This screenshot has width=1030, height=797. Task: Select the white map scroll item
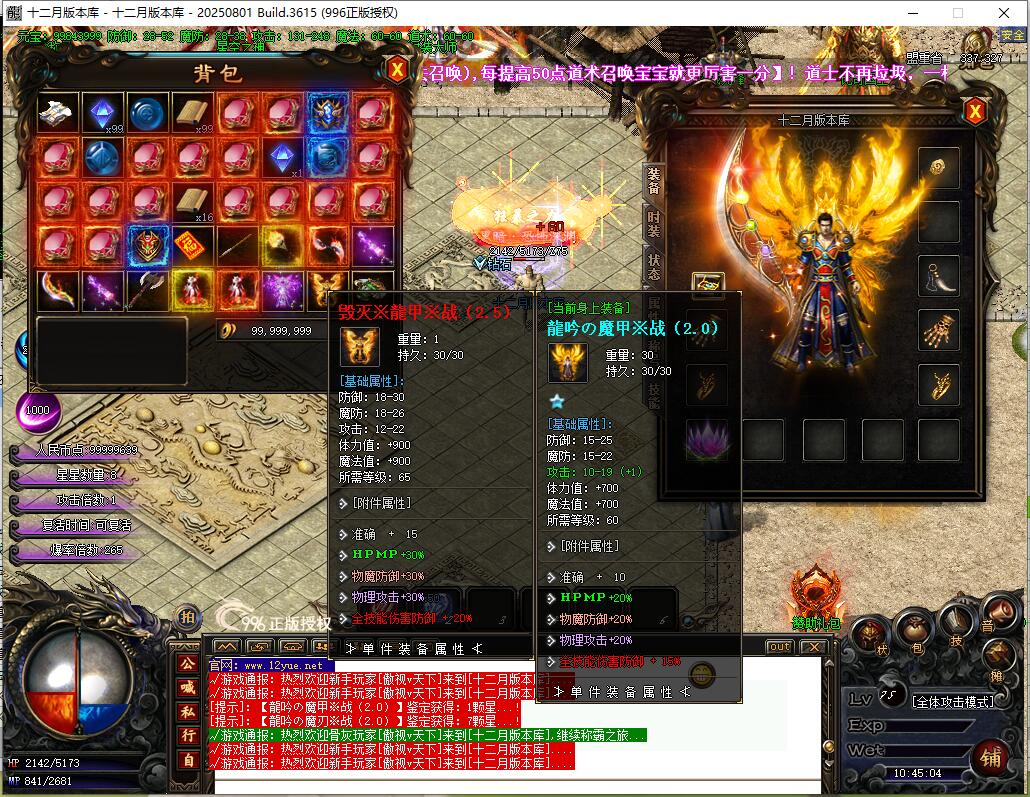point(59,112)
